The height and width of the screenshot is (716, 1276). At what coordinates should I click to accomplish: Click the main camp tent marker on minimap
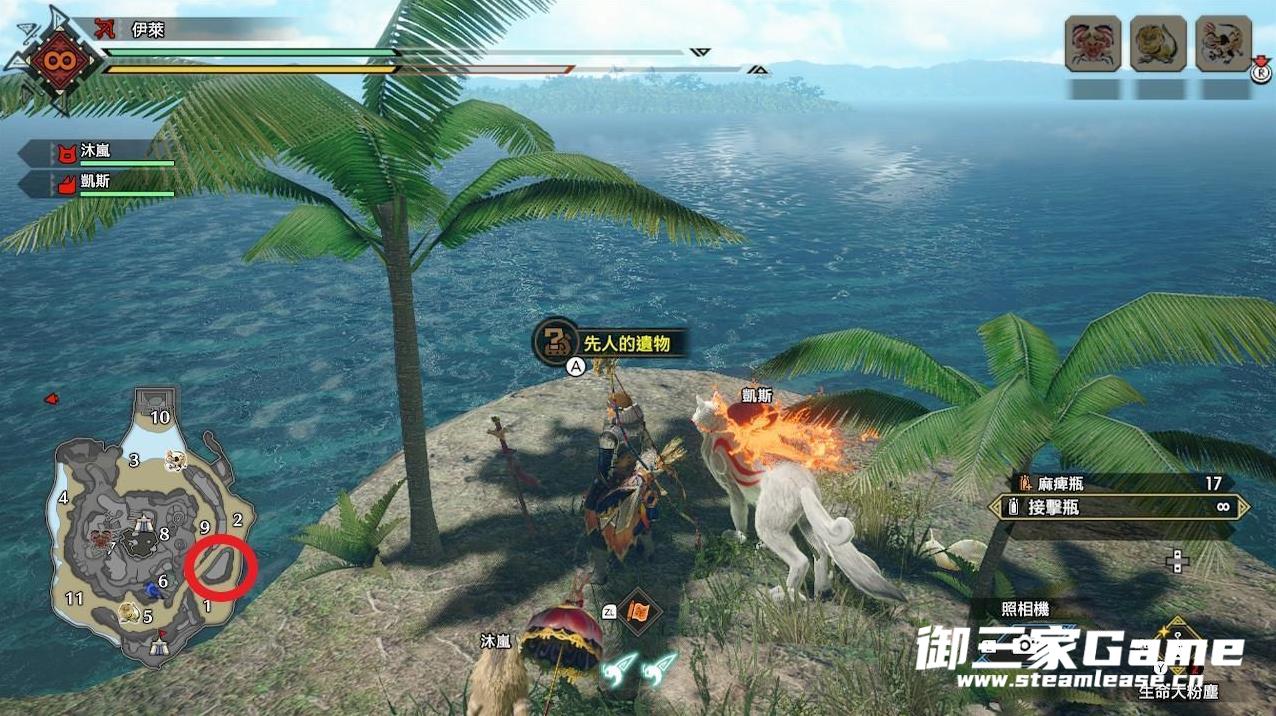point(158,648)
